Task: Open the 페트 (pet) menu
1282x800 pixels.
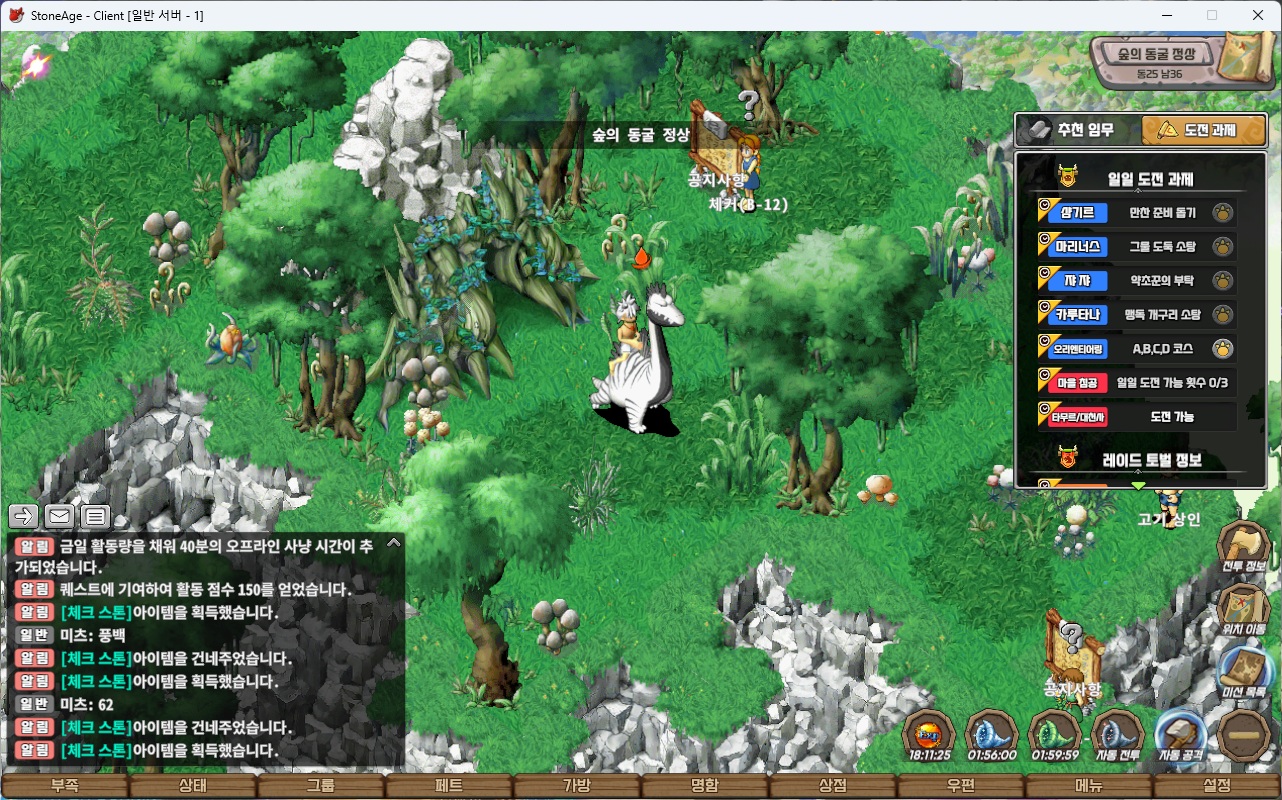Action: (x=449, y=786)
